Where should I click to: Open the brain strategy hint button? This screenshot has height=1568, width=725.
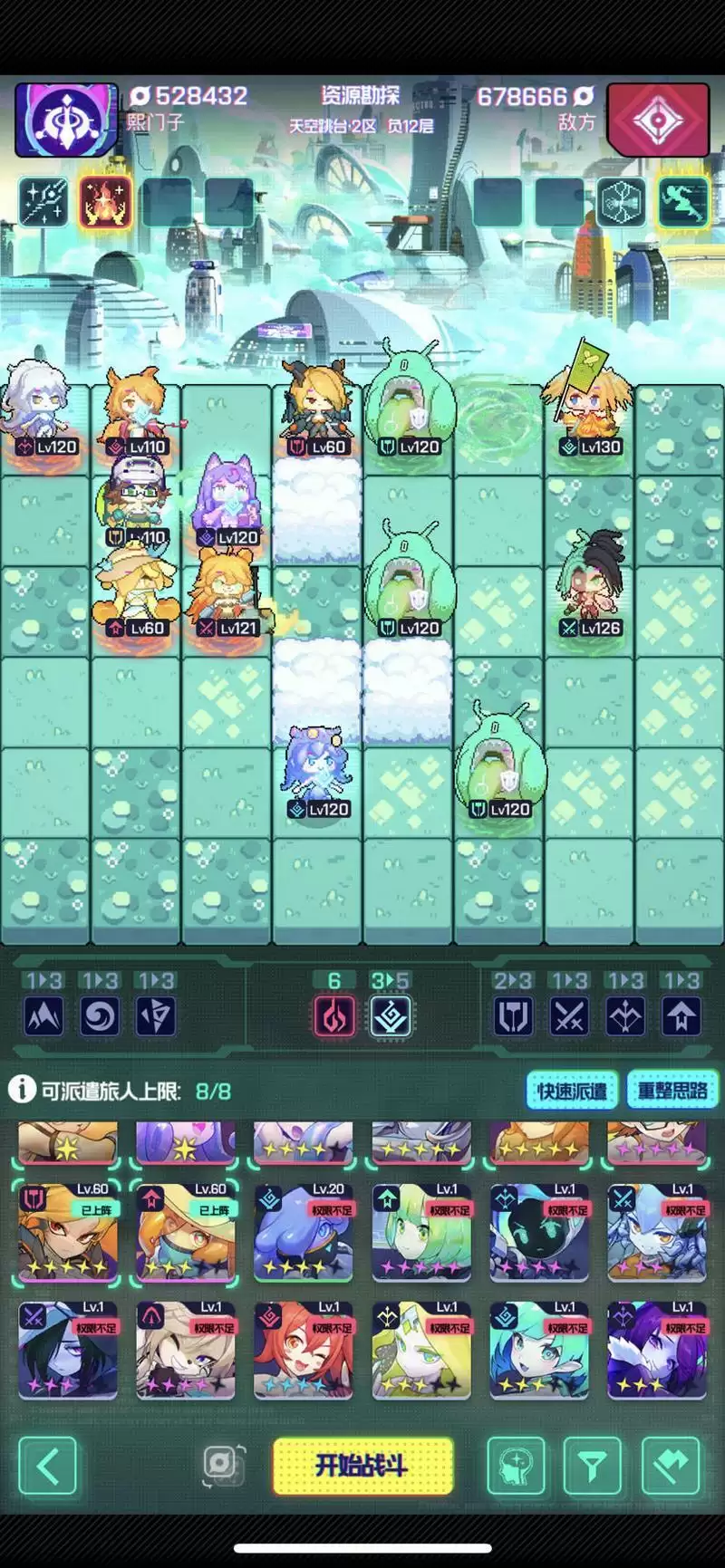coord(516,1465)
